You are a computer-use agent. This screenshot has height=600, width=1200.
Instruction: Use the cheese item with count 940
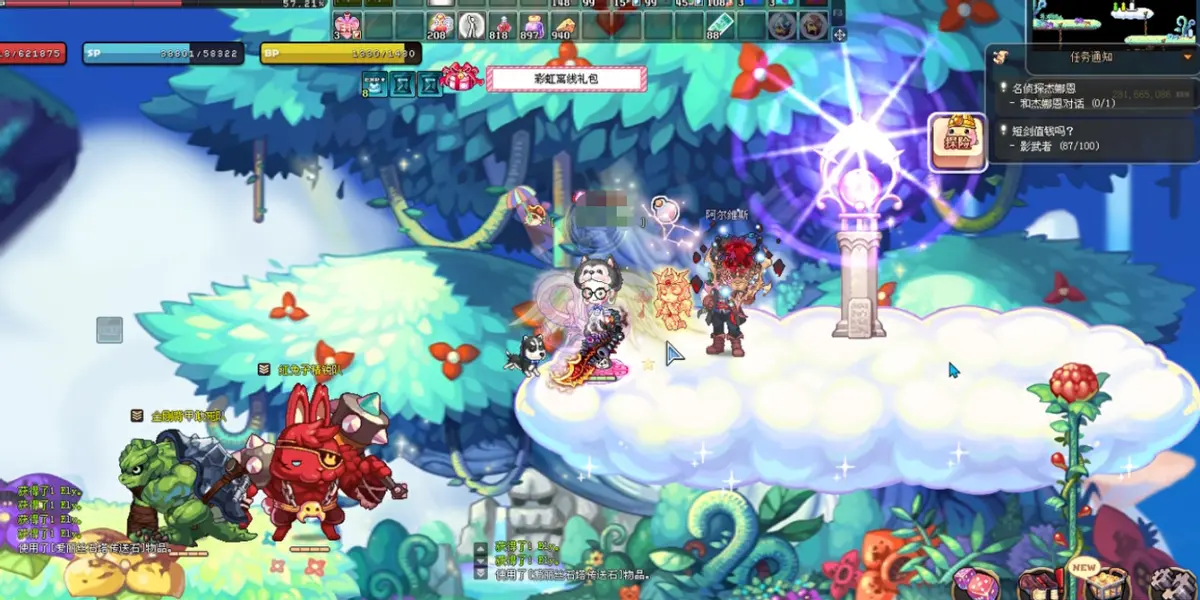565,24
